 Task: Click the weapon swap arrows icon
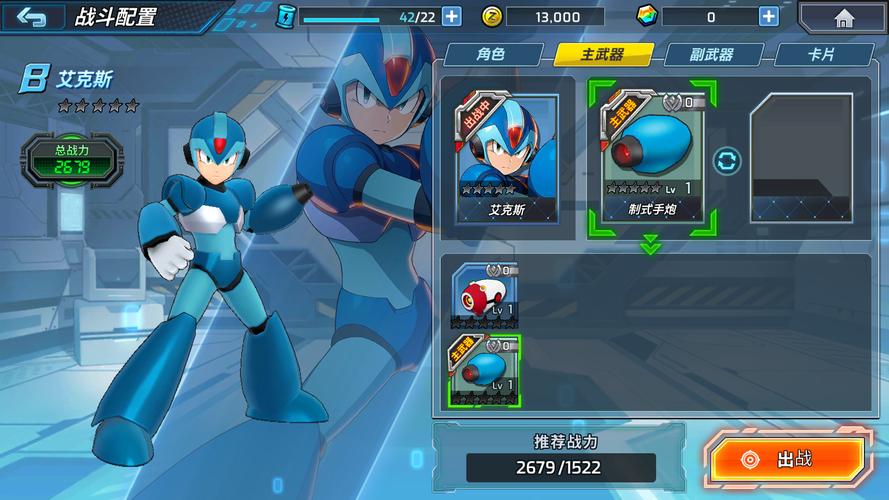pos(726,160)
